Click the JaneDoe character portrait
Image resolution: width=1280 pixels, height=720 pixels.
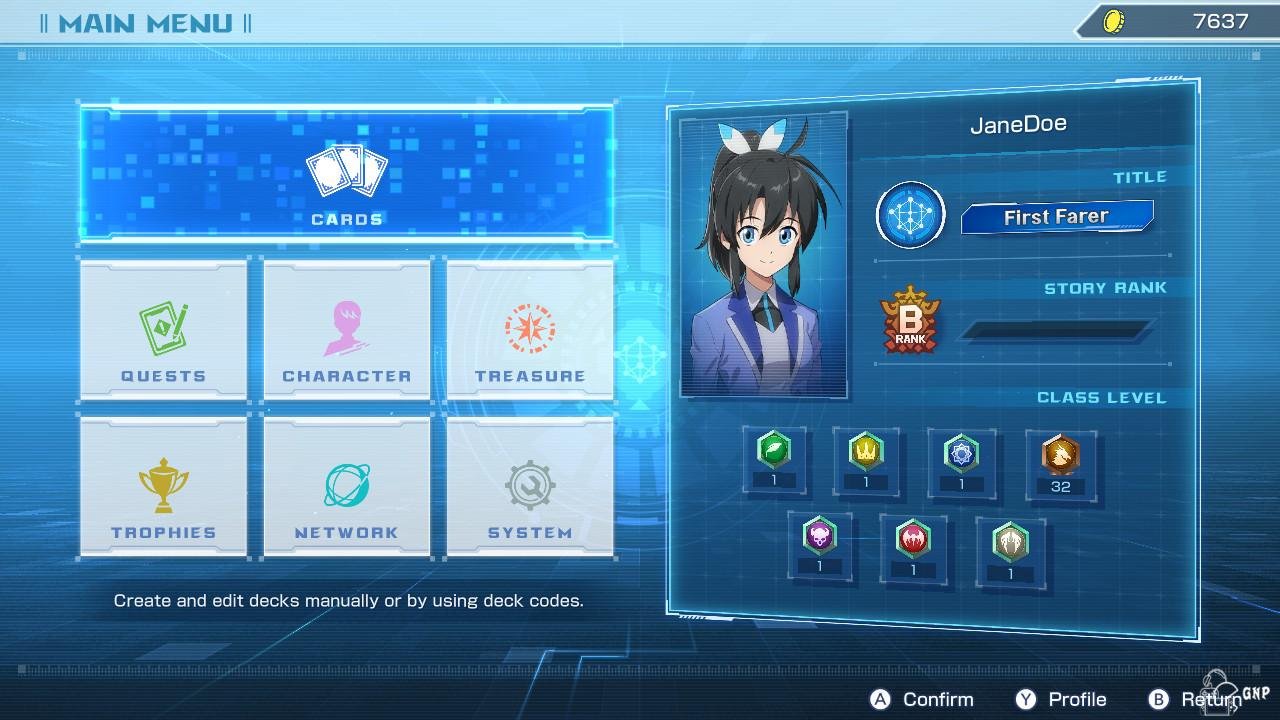(764, 256)
